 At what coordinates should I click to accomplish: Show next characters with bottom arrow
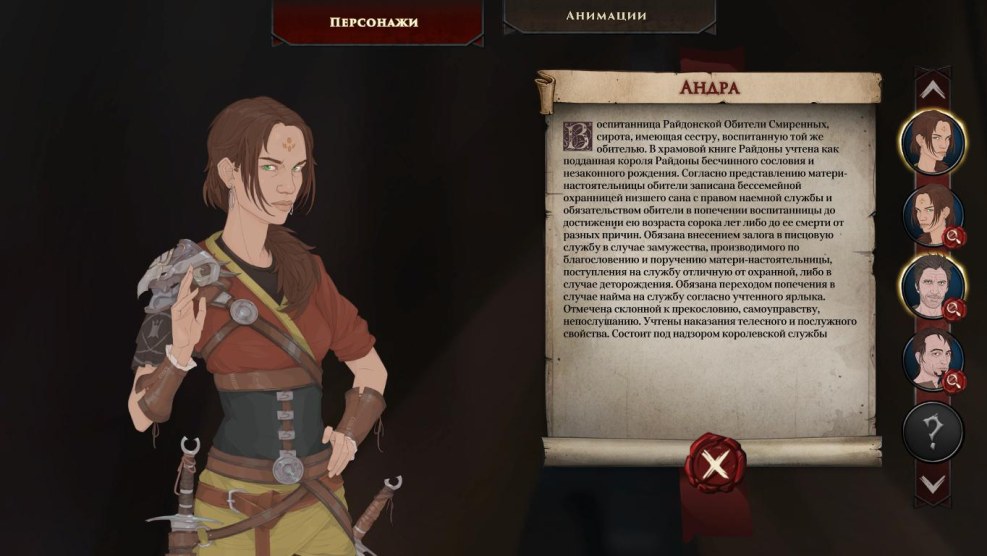pos(933,483)
